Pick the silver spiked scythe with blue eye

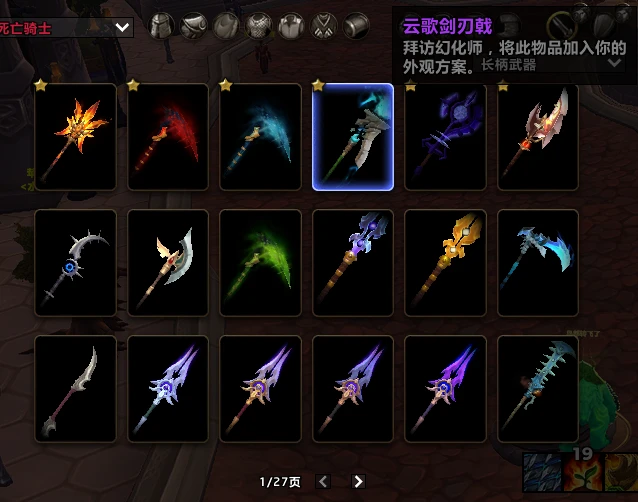click(x=75, y=263)
